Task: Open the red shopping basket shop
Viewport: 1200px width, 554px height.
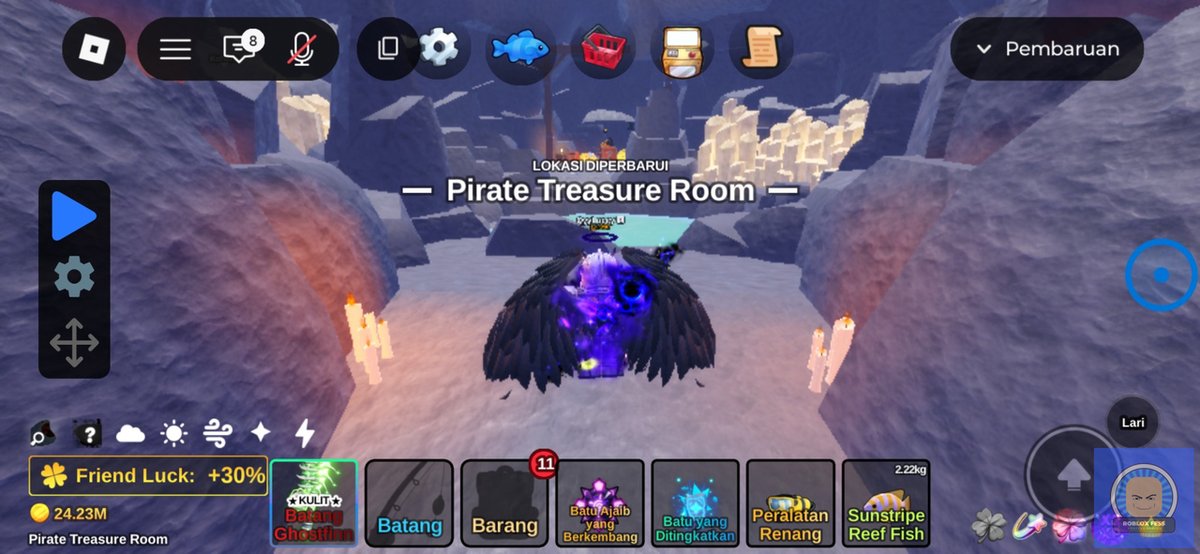Action: 603,48
